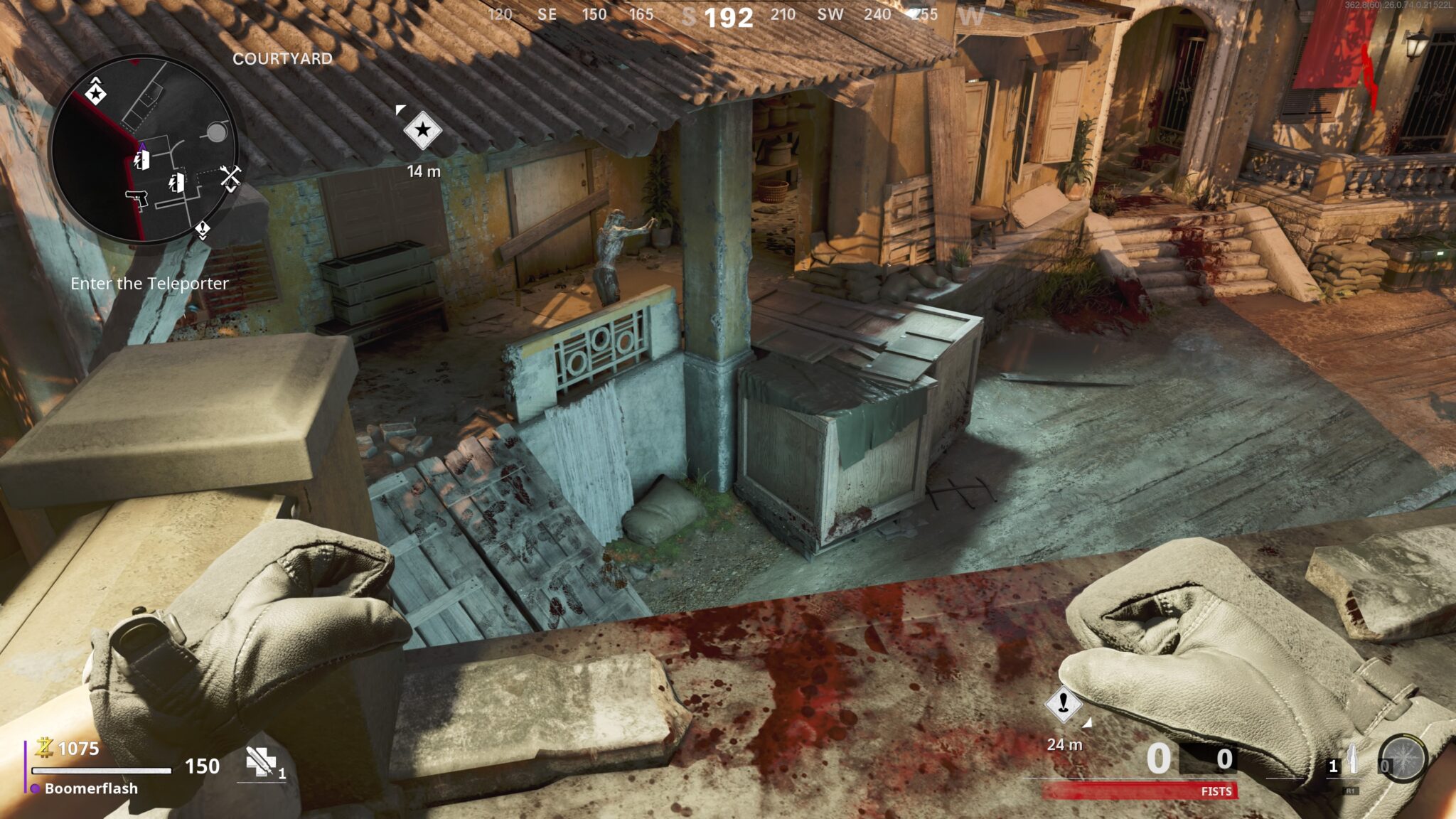Toggle the purple status dot beside Boomerflash
The height and width of the screenshot is (819, 1456).
35,788
